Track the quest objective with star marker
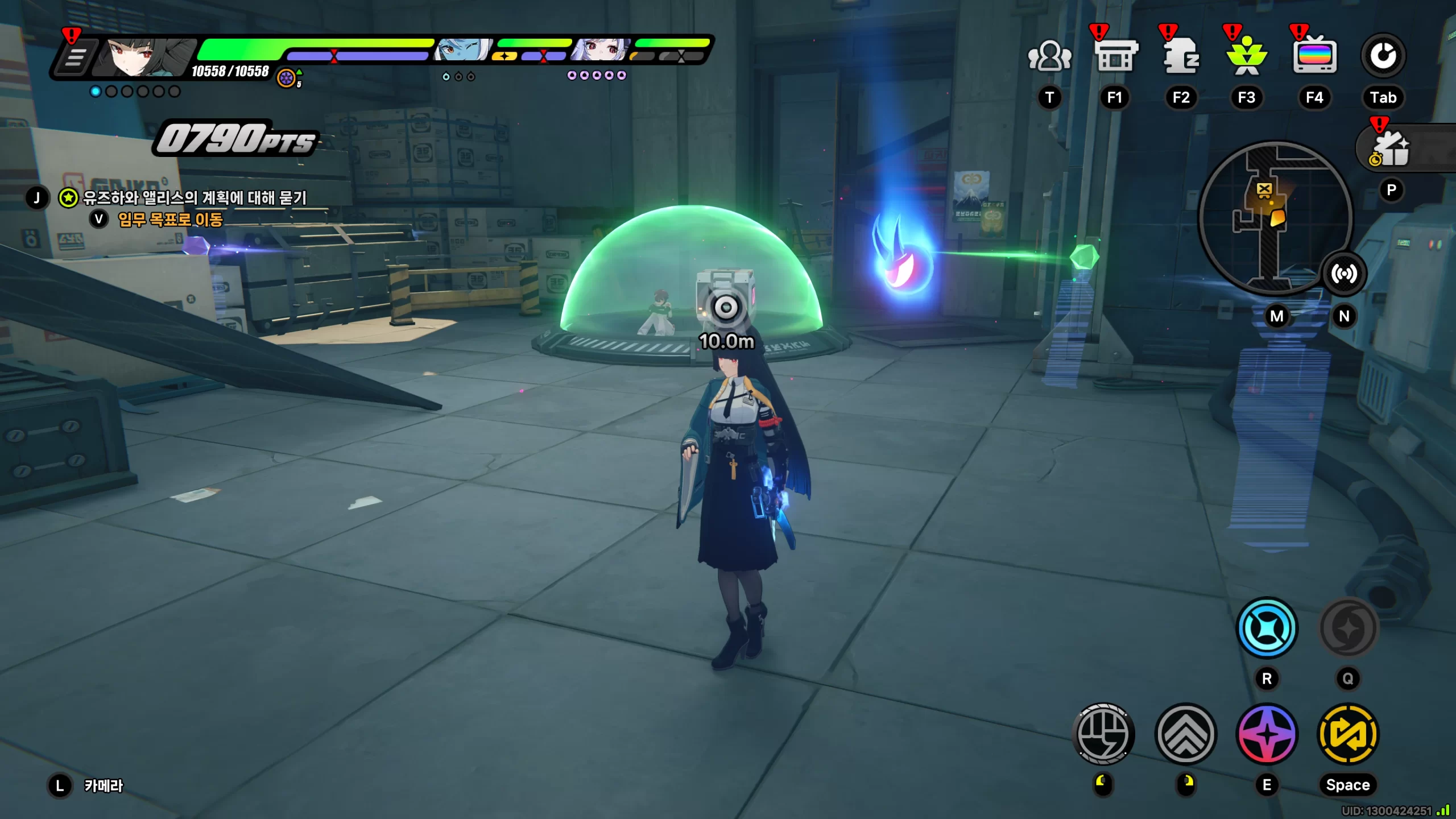The width and height of the screenshot is (1456, 819). (193, 198)
